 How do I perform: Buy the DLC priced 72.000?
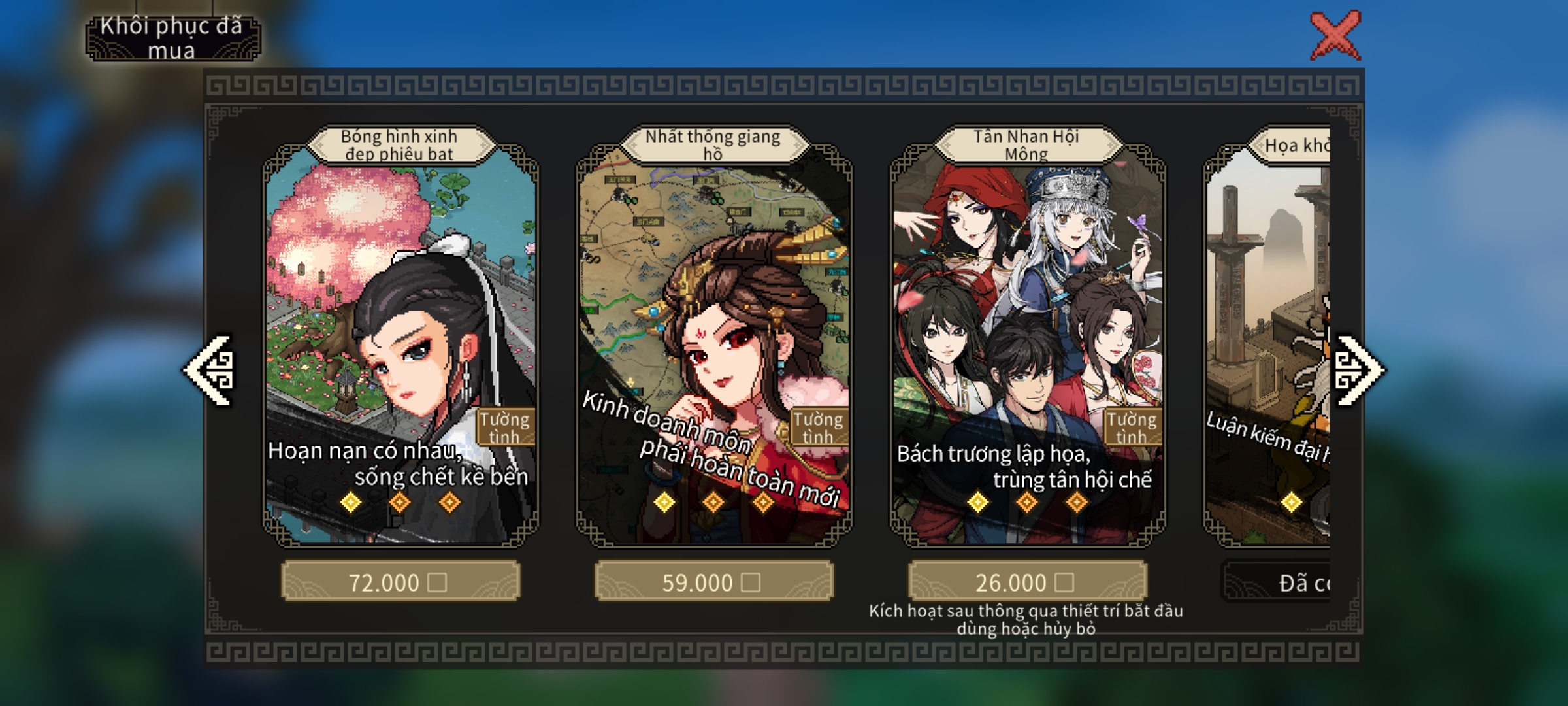(400, 581)
